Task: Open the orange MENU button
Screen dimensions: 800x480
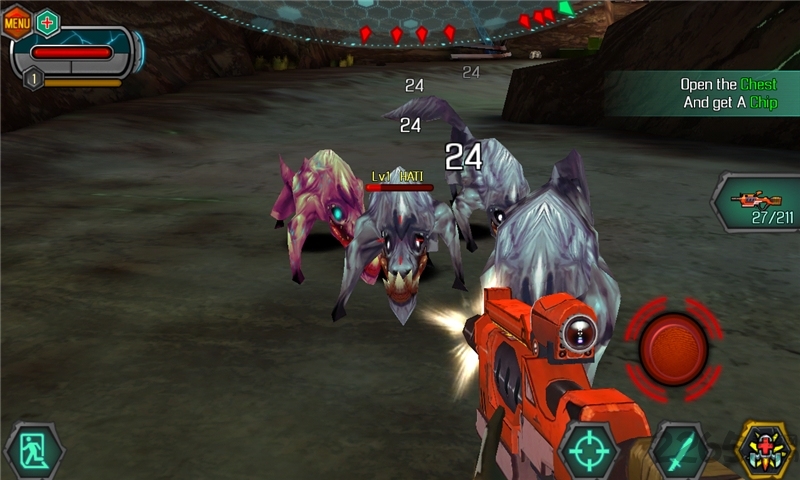Action: coord(17,21)
